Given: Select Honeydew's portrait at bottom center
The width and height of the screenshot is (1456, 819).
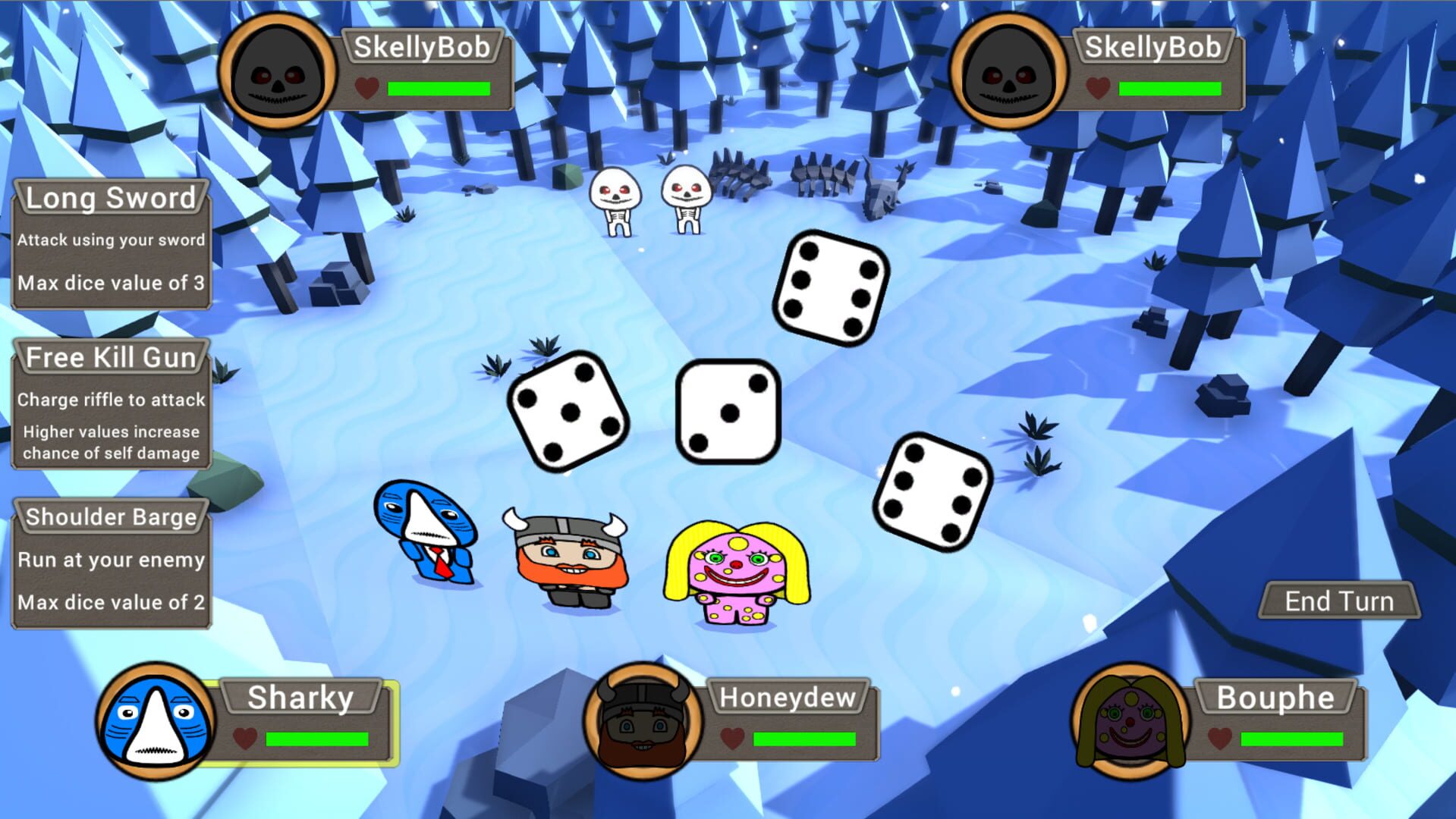Looking at the screenshot, I should point(641,724).
